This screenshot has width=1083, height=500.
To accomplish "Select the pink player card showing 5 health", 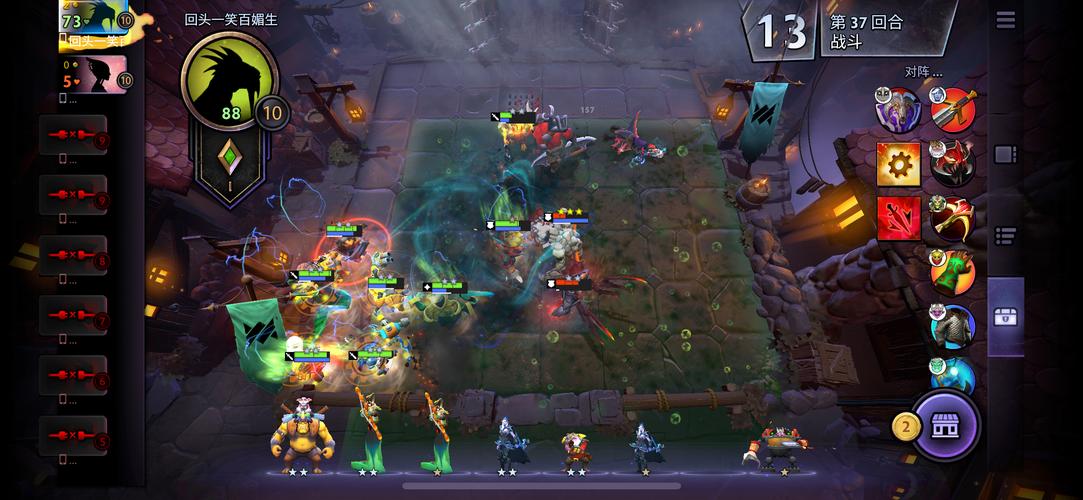I will click(x=95, y=75).
